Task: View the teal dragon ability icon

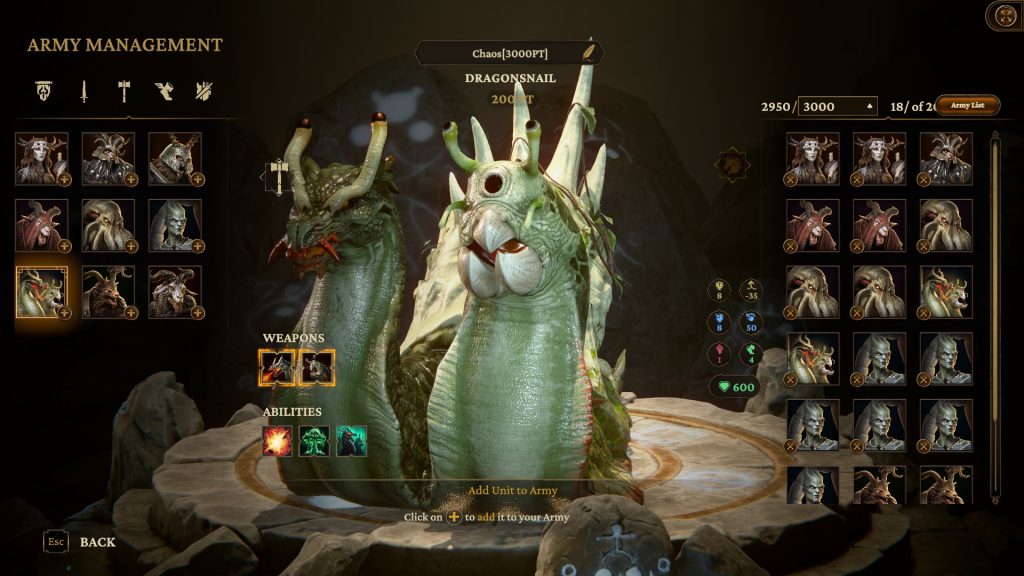Action: (351, 440)
